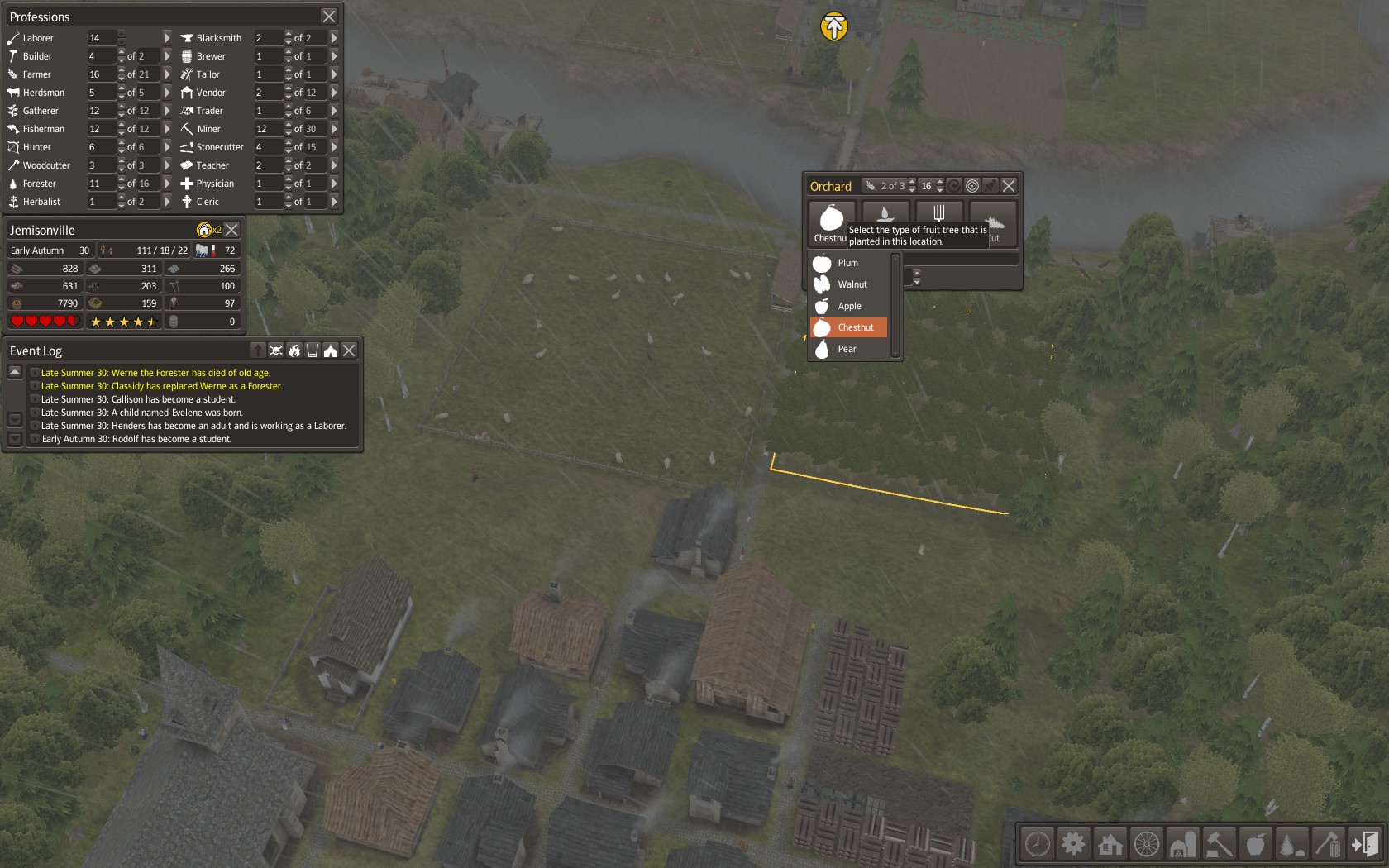Choose Walnut as the orchard tree
This screenshot has height=868, width=1389.
(x=852, y=284)
